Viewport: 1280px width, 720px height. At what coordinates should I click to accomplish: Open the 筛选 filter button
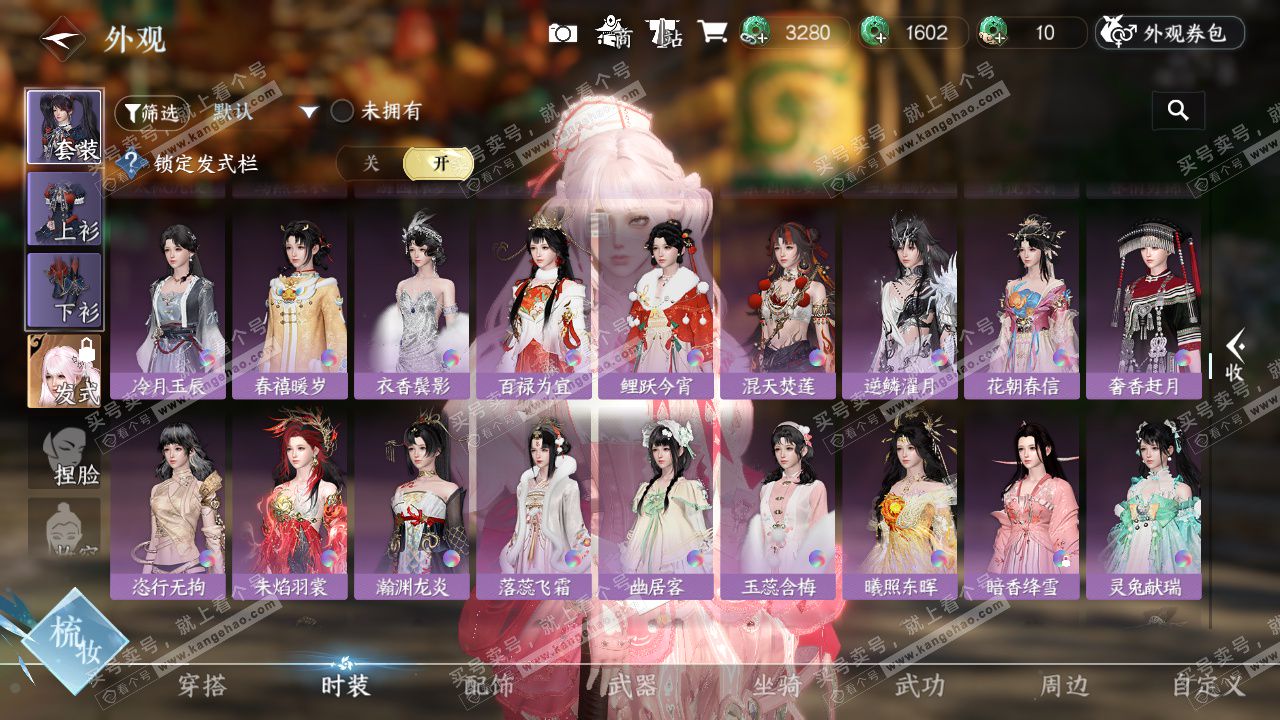click(150, 113)
